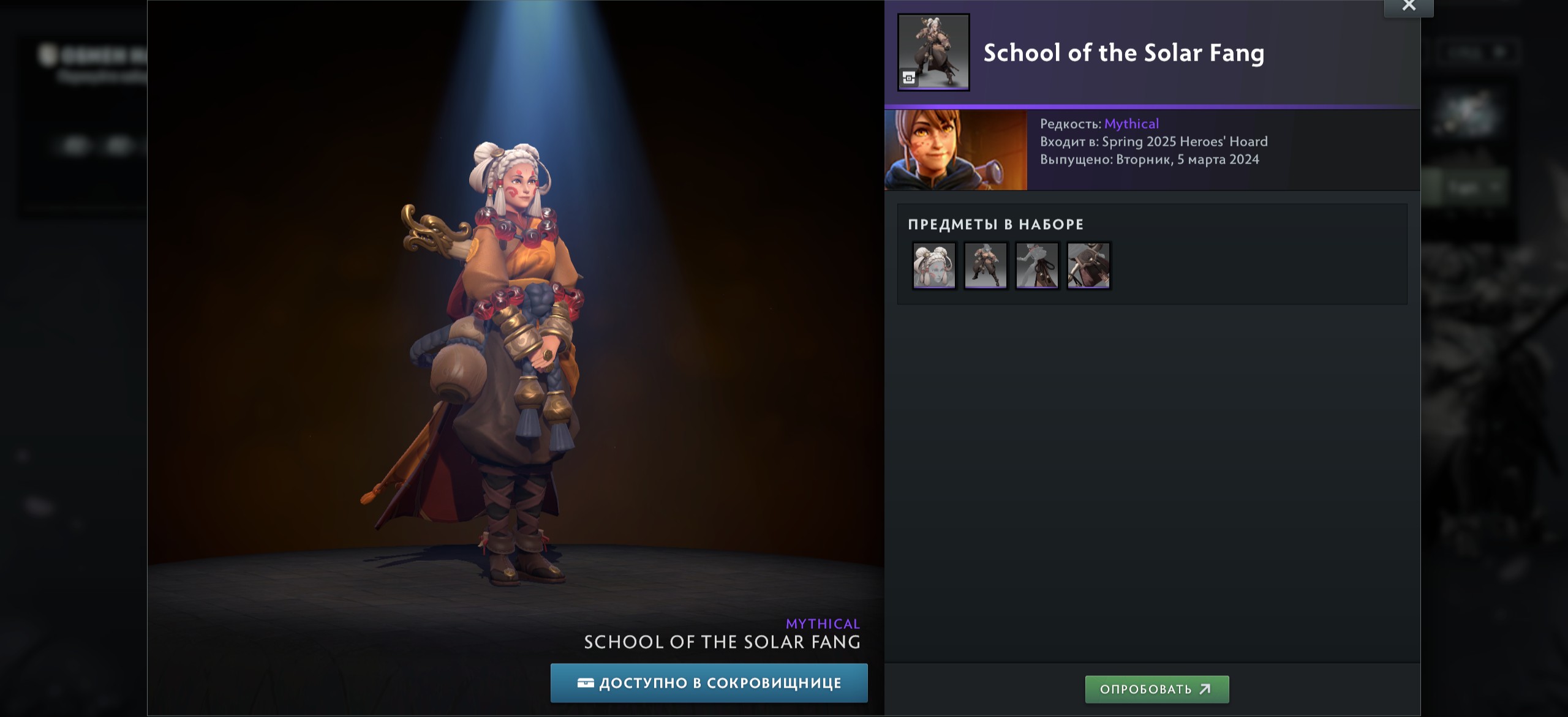Select the white braided hair head item

tap(934, 266)
